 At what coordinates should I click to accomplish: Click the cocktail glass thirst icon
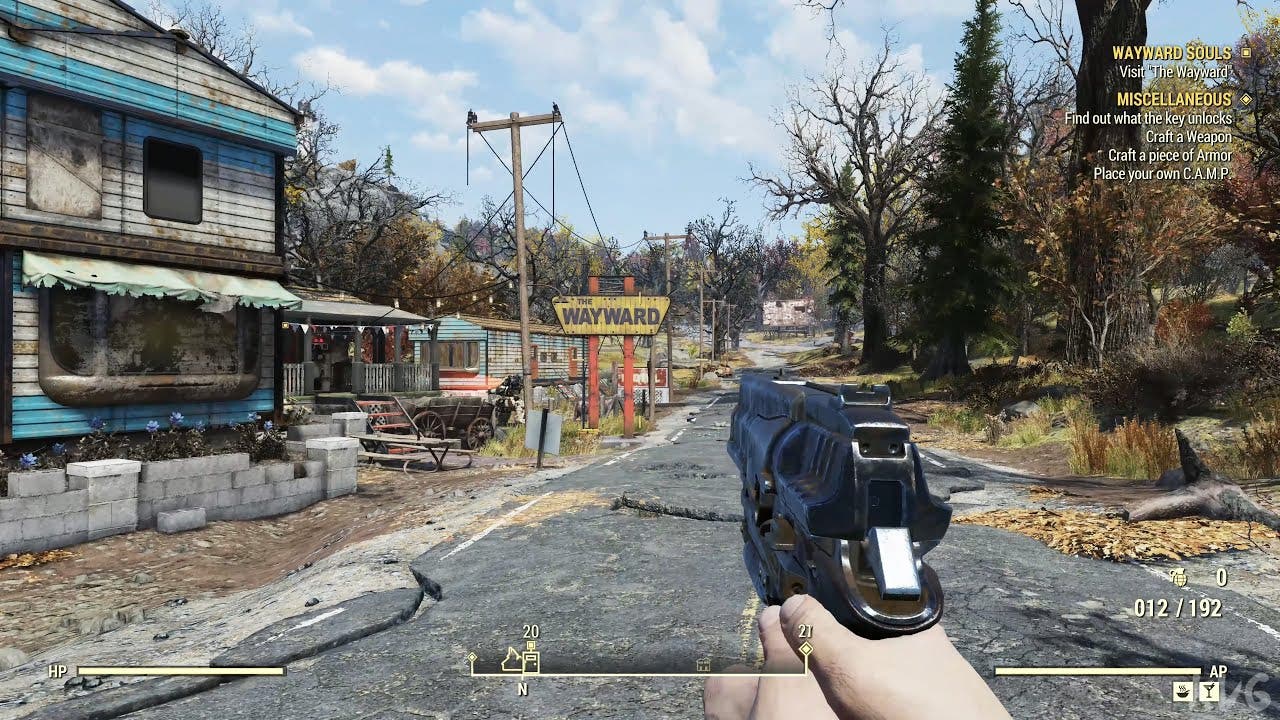(x=1209, y=689)
